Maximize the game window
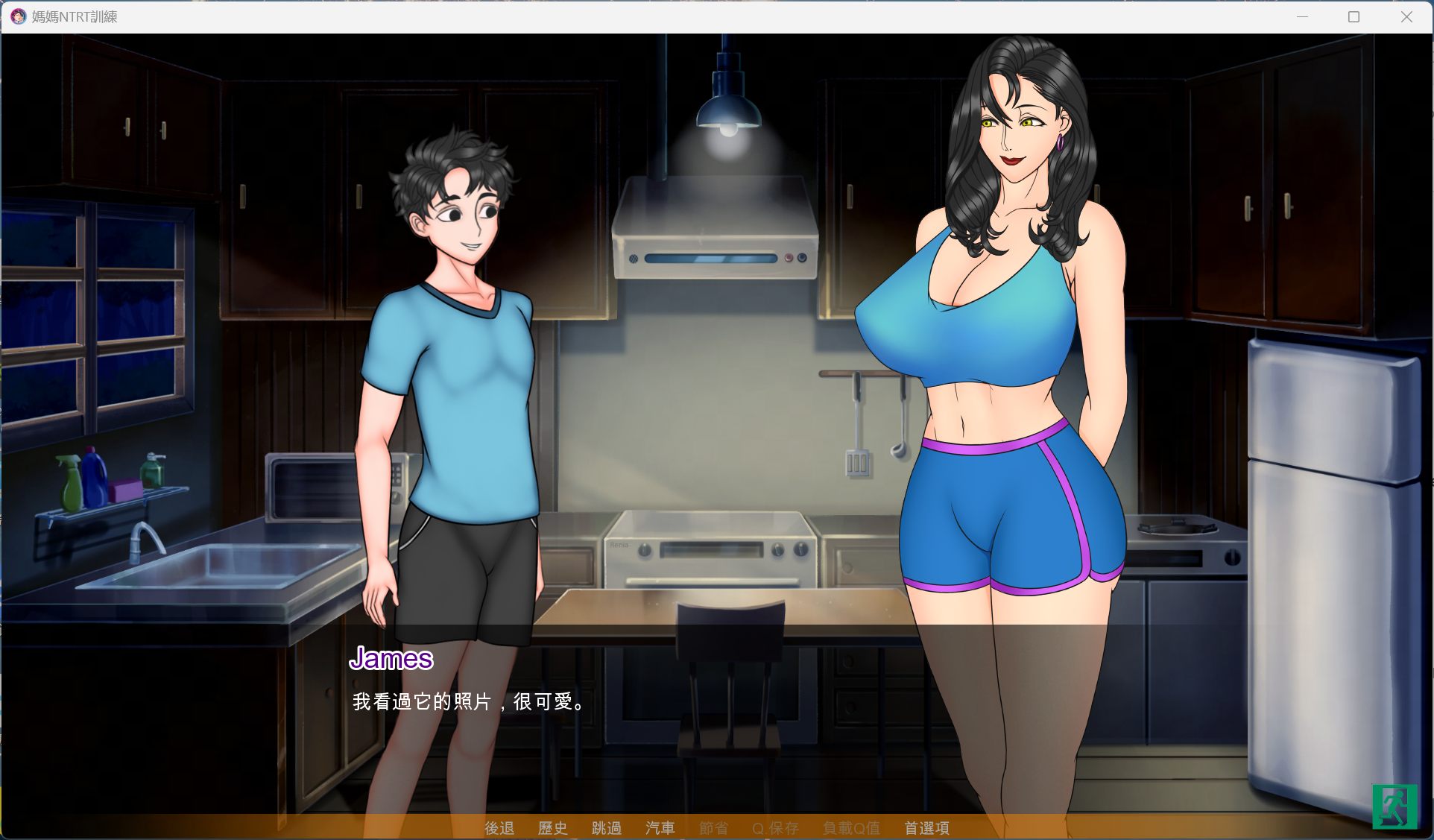 1354,16
